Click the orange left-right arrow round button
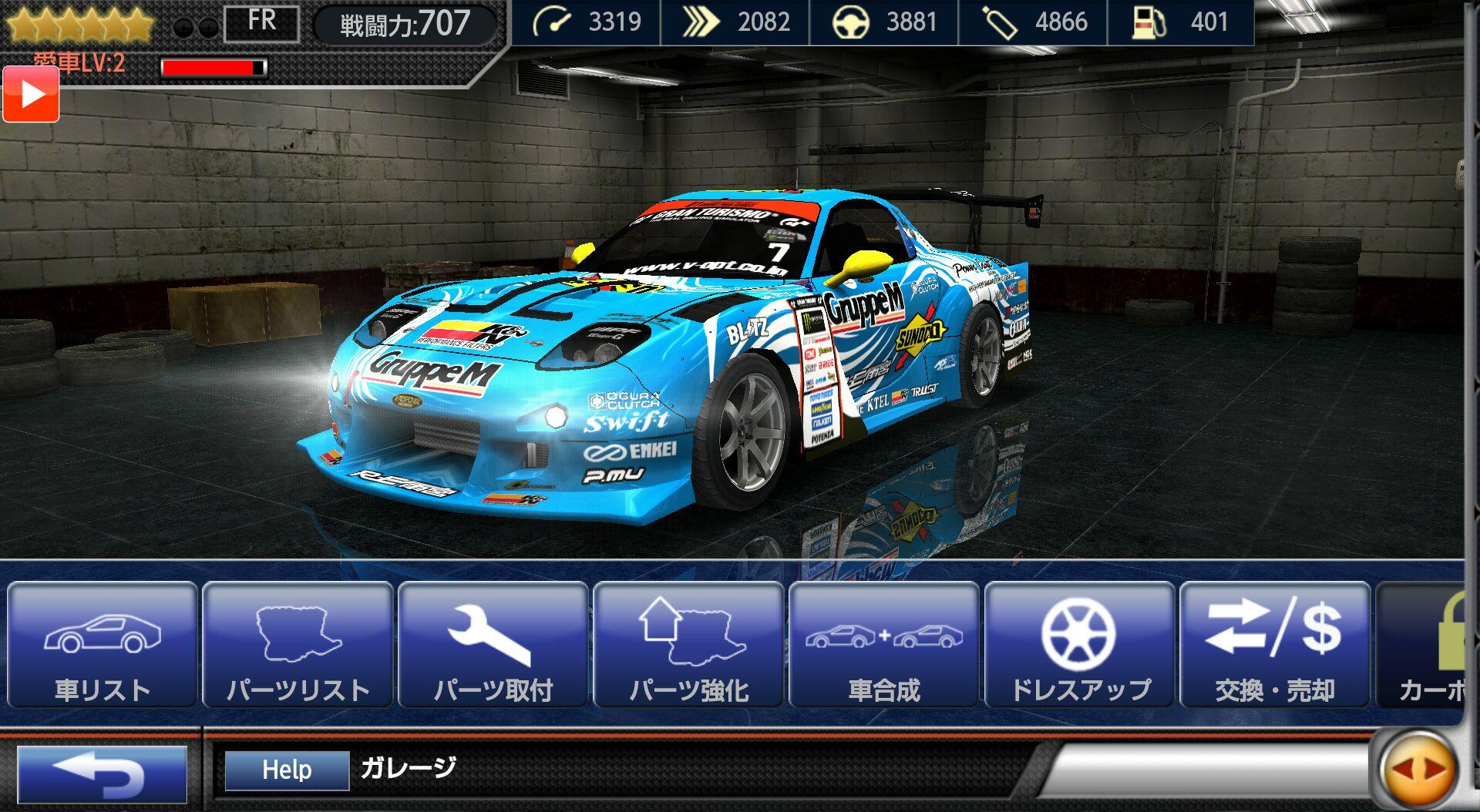 pyautogui.click(x=1418, y=769)
